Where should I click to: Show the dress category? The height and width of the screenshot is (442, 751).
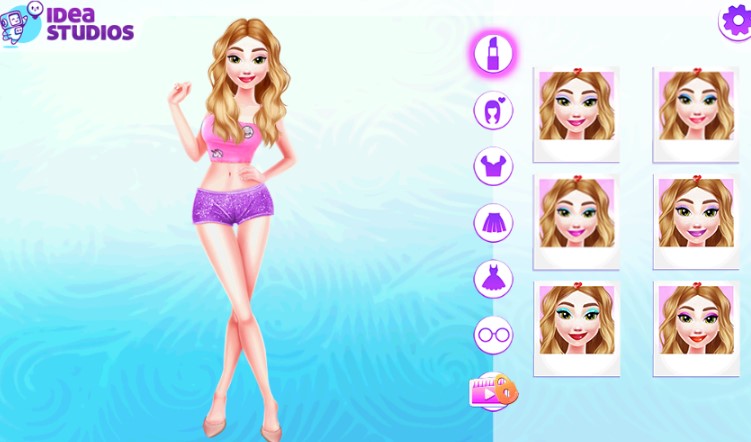click(493, 279)
